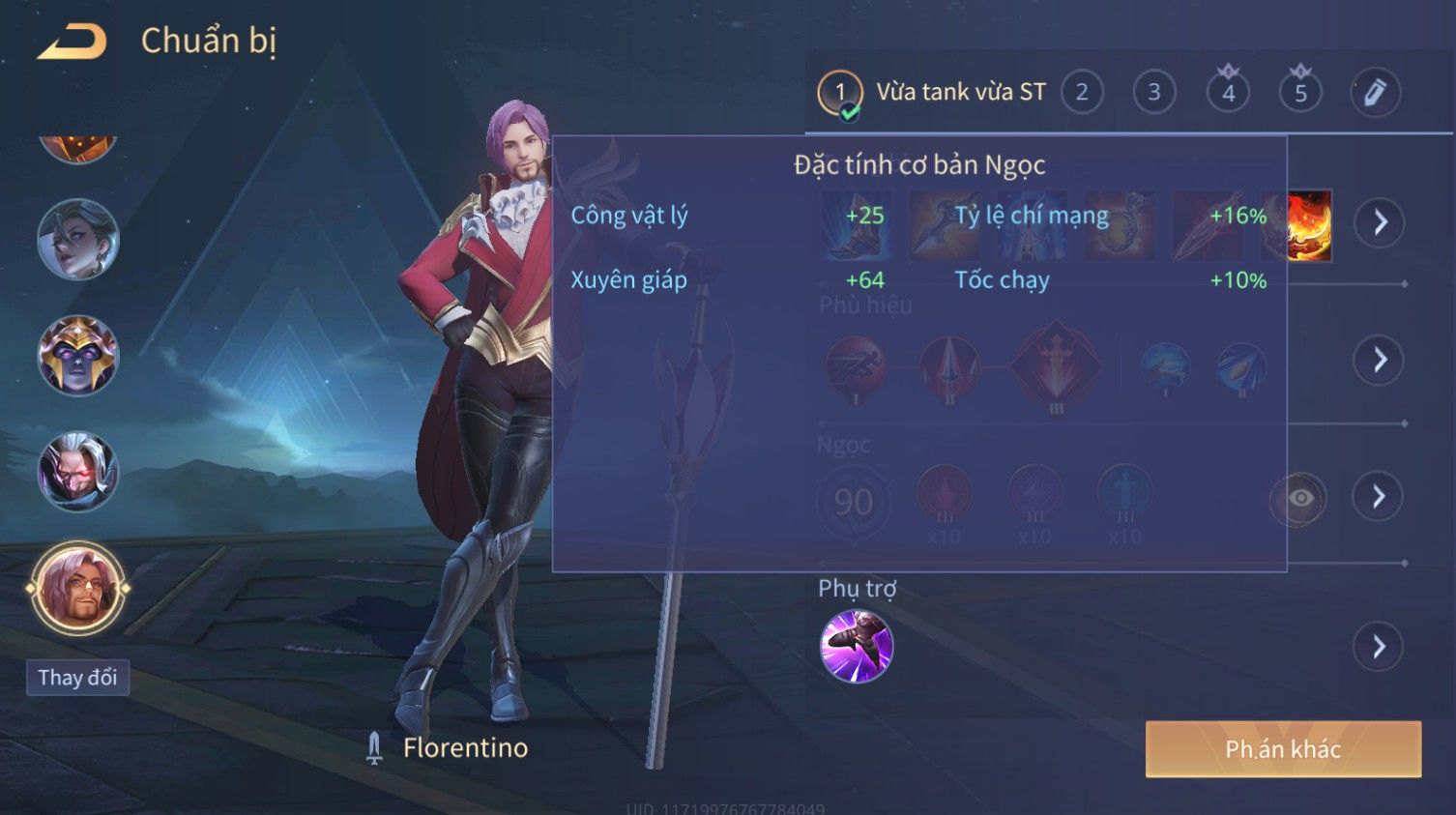1456x815 pixels.
Task: Choose the golden-helmet purple-faced hero portrait
Action: click(x=78, y=356)
